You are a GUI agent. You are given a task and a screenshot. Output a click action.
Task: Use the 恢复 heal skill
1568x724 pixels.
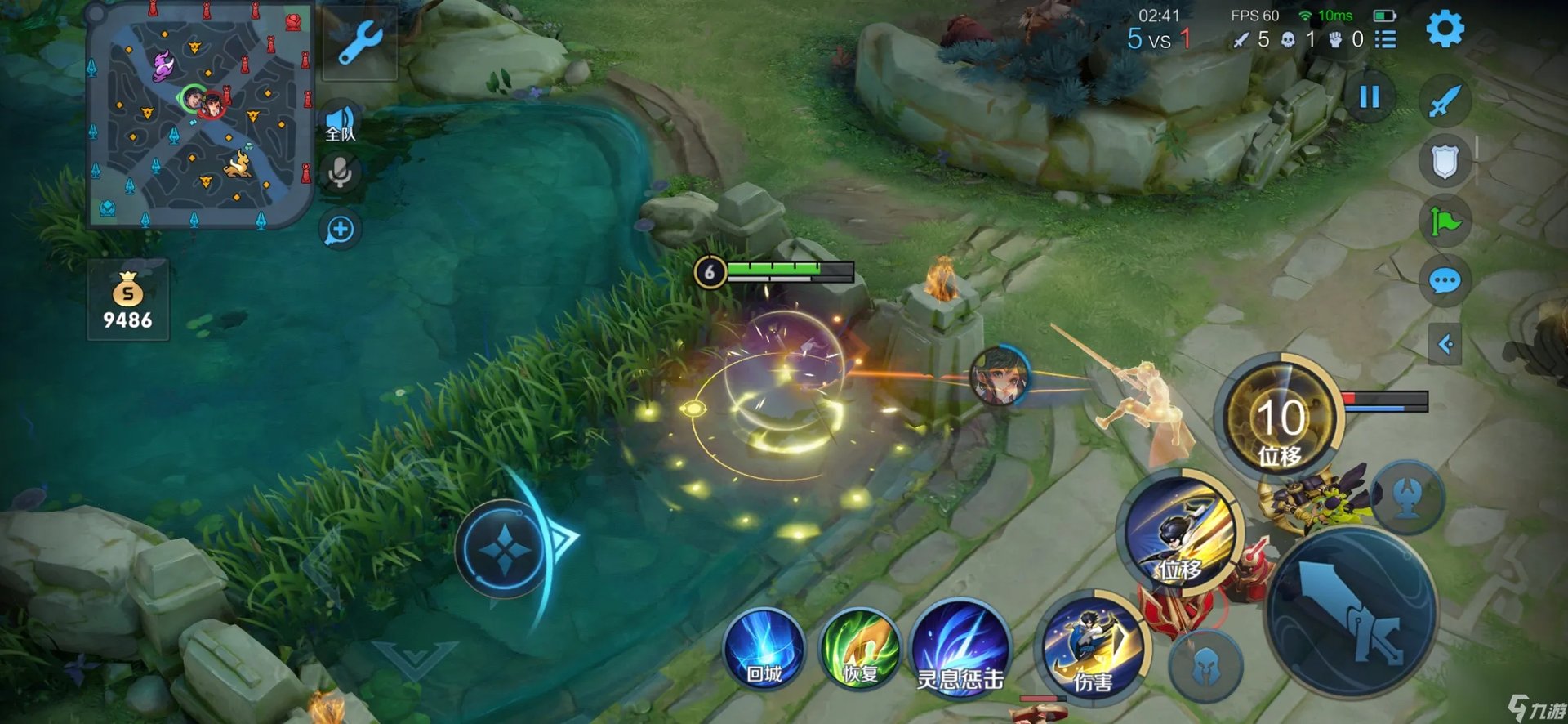click(x=860, y=650)
